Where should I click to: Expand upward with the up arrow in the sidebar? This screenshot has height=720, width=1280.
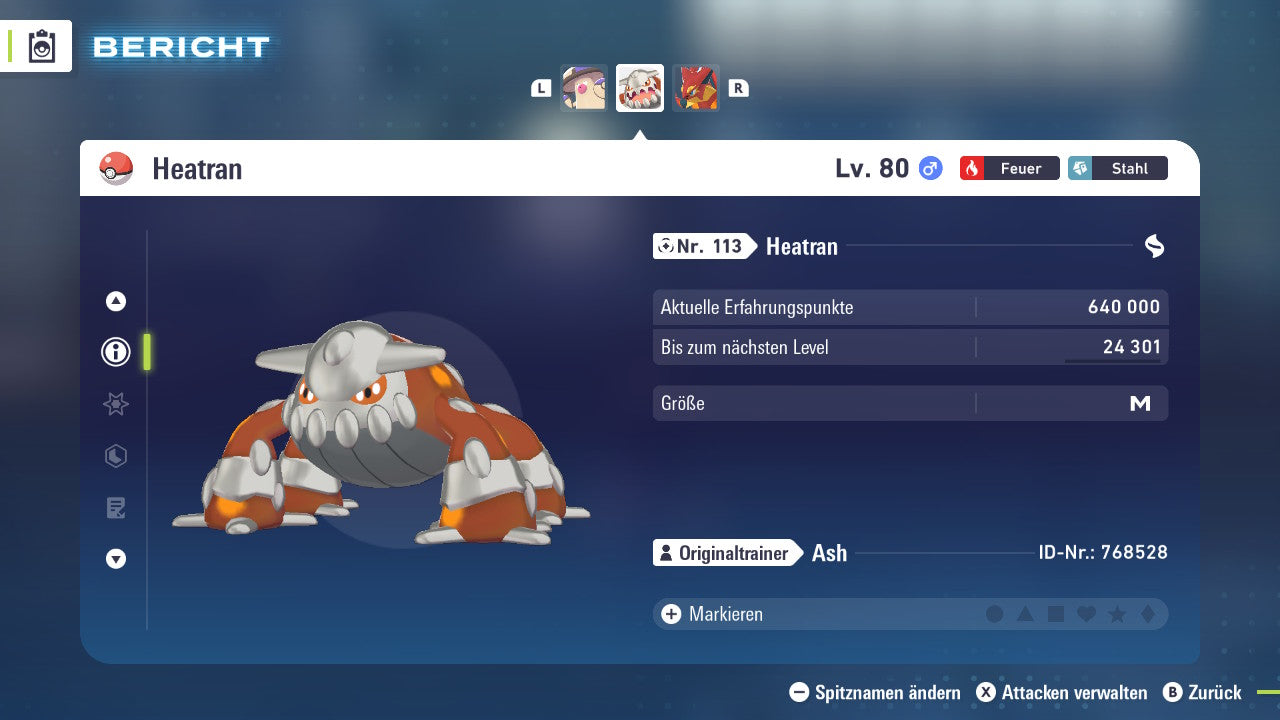[115, 301]
